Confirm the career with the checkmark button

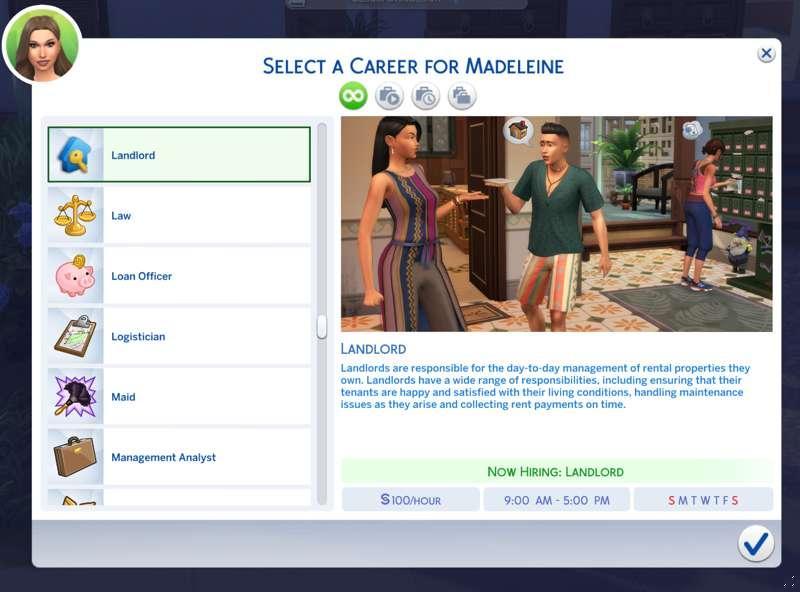click(x=755, y=543)
